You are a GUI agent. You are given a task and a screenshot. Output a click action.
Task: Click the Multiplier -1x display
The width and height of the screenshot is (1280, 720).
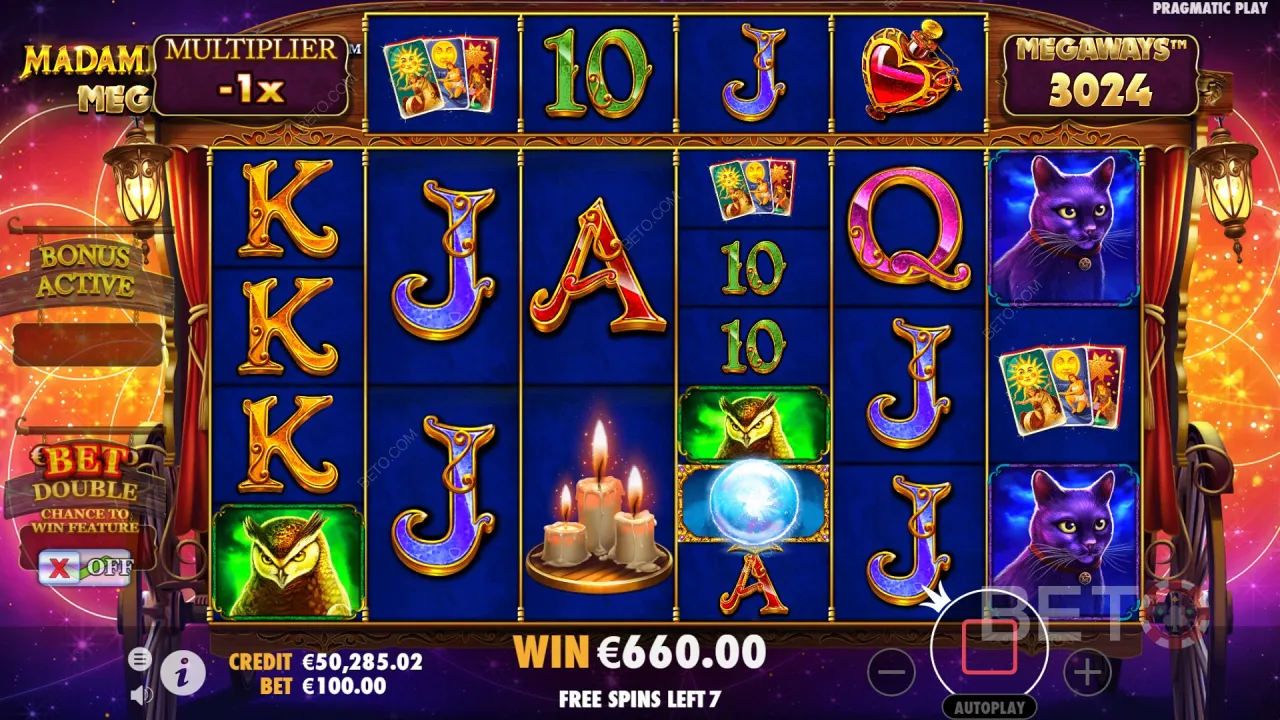point(253,73)
